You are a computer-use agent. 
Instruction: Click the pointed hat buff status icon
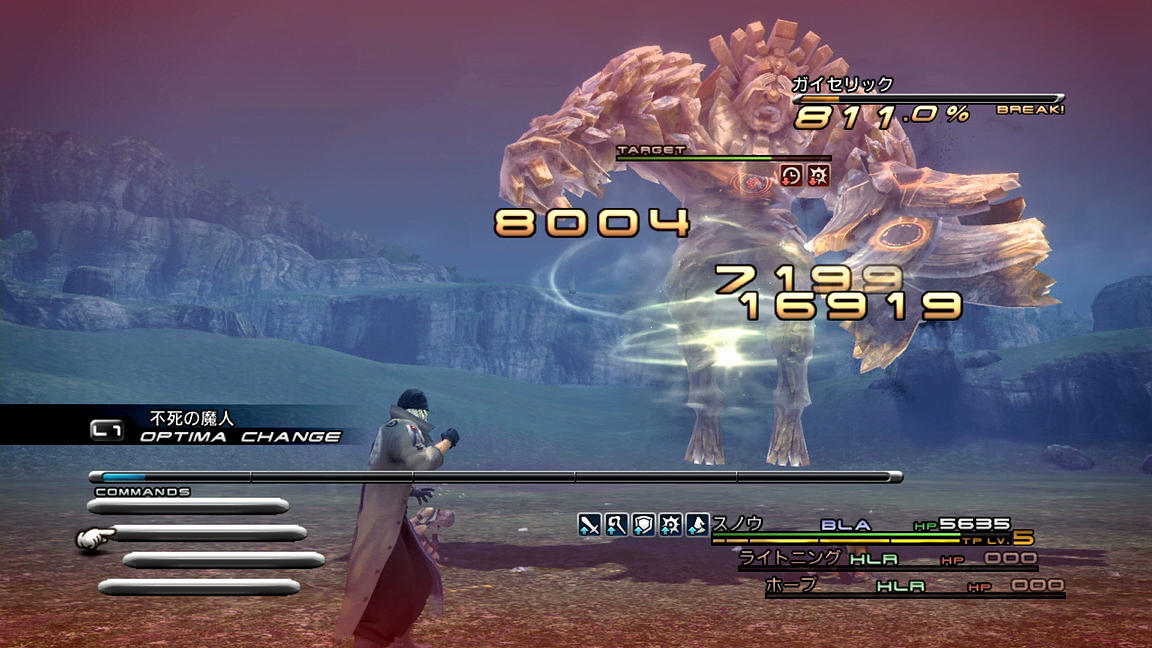(x=697, y=523)
